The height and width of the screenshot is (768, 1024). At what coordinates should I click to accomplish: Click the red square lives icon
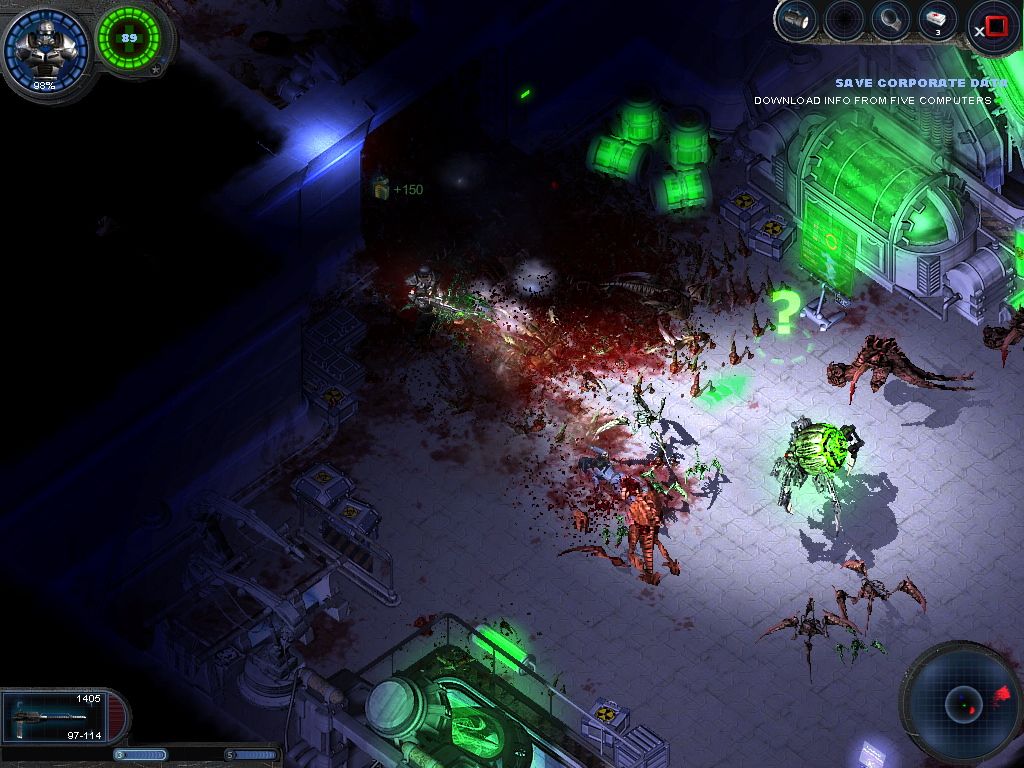tap(997, 26)
